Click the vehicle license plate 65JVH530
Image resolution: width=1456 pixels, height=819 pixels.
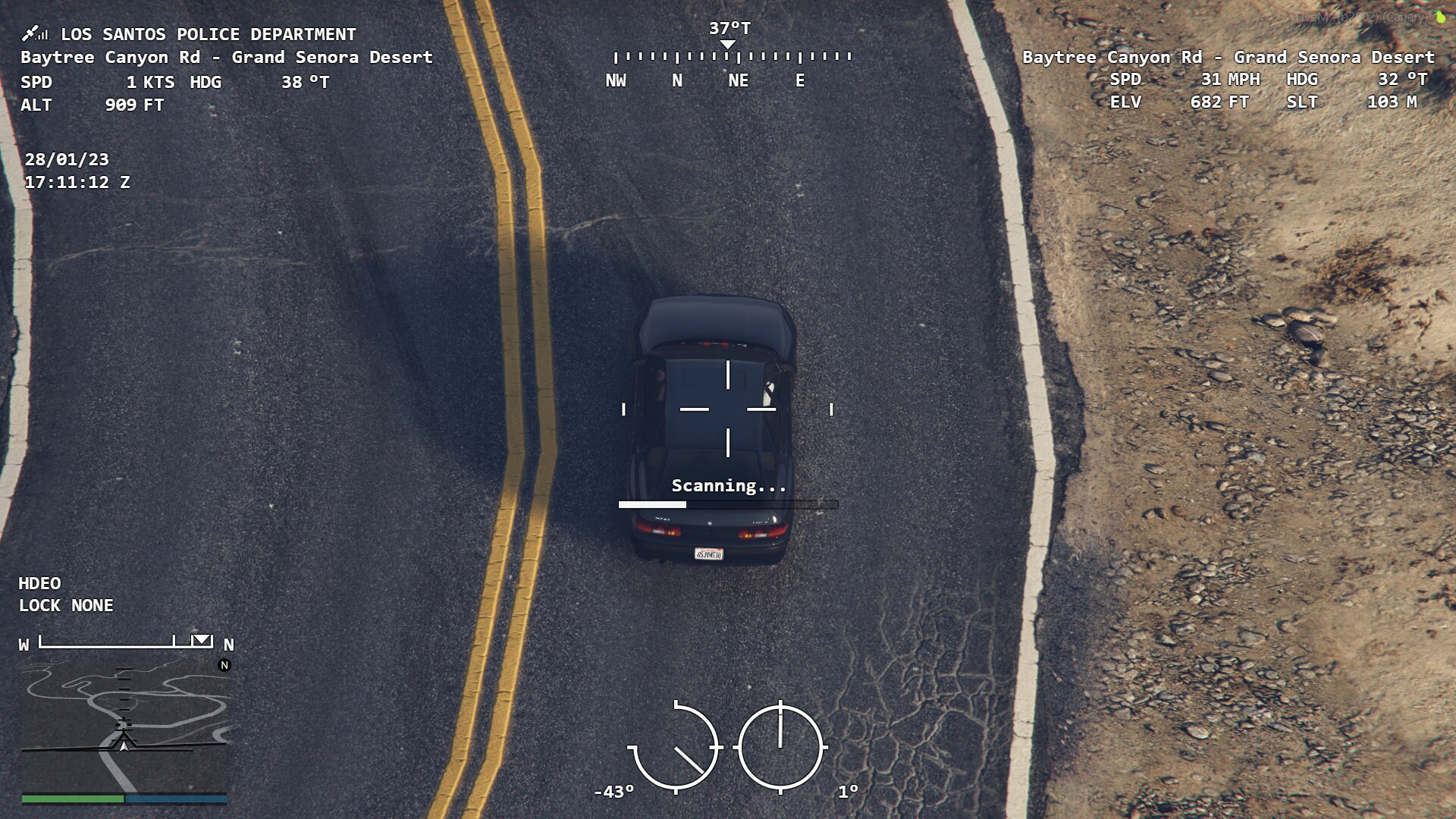707,554
